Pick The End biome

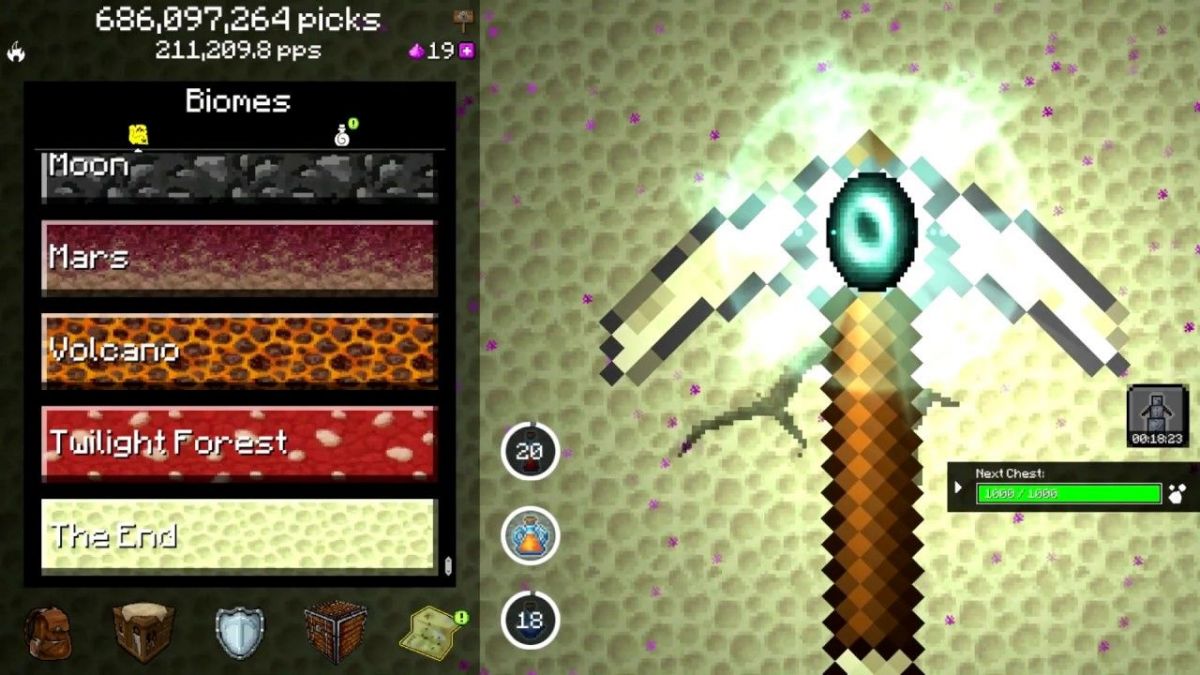click(238, 535)
